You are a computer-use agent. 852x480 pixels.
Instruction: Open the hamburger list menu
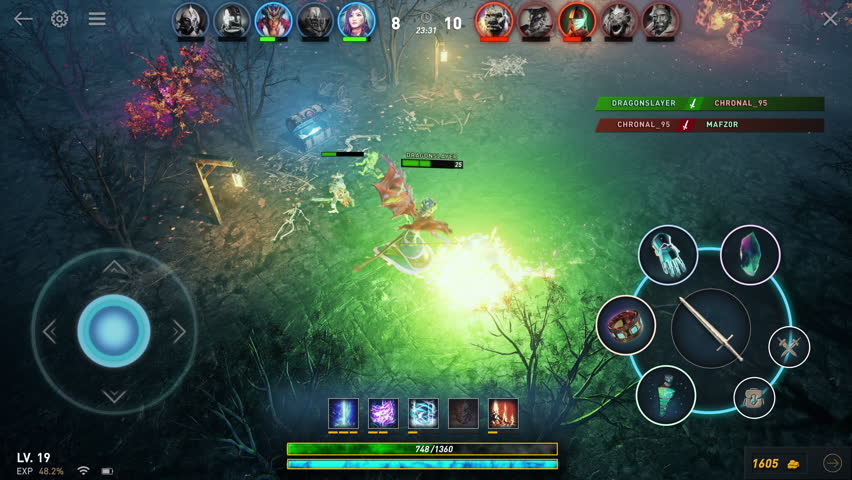97,19
